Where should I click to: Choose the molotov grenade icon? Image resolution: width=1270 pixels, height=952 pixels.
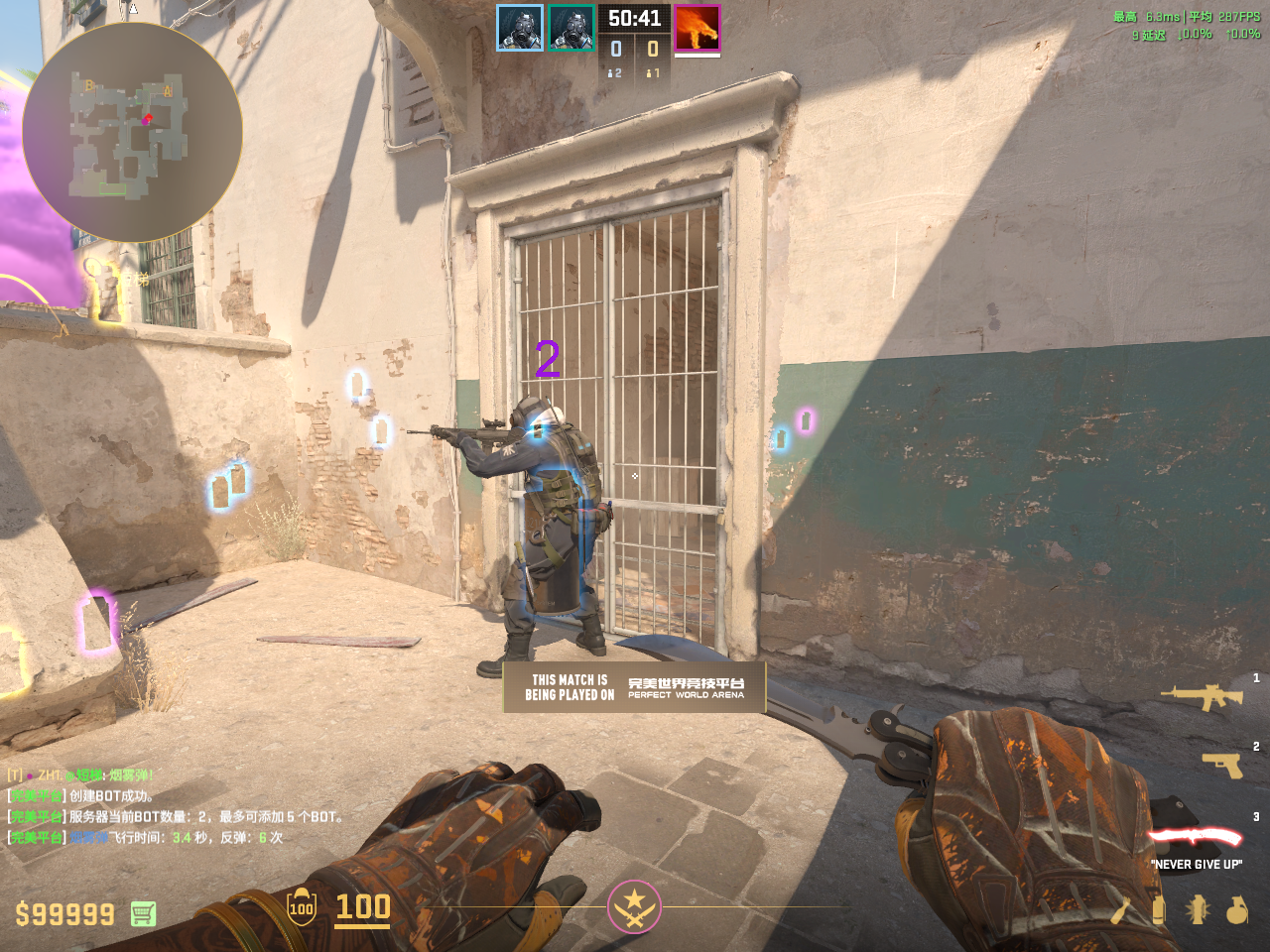tap(1120, 908)
